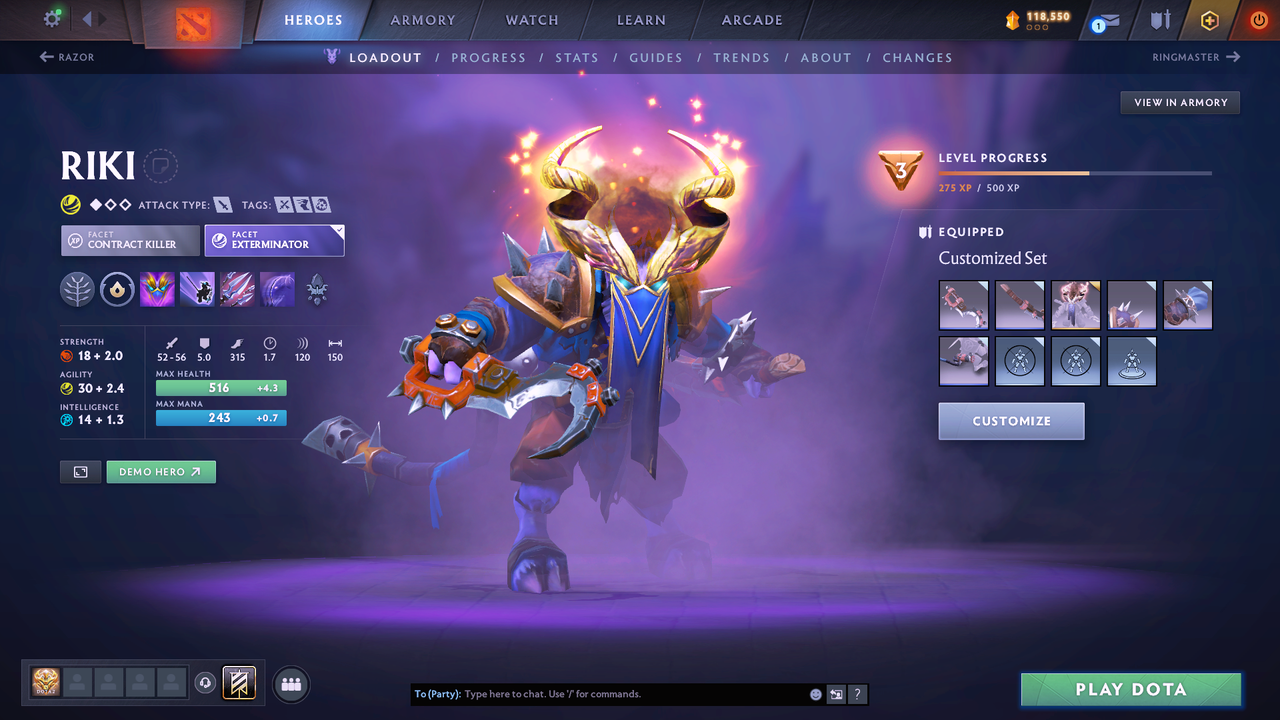Open the ARCADE menu section

click(x=751, y=19)
